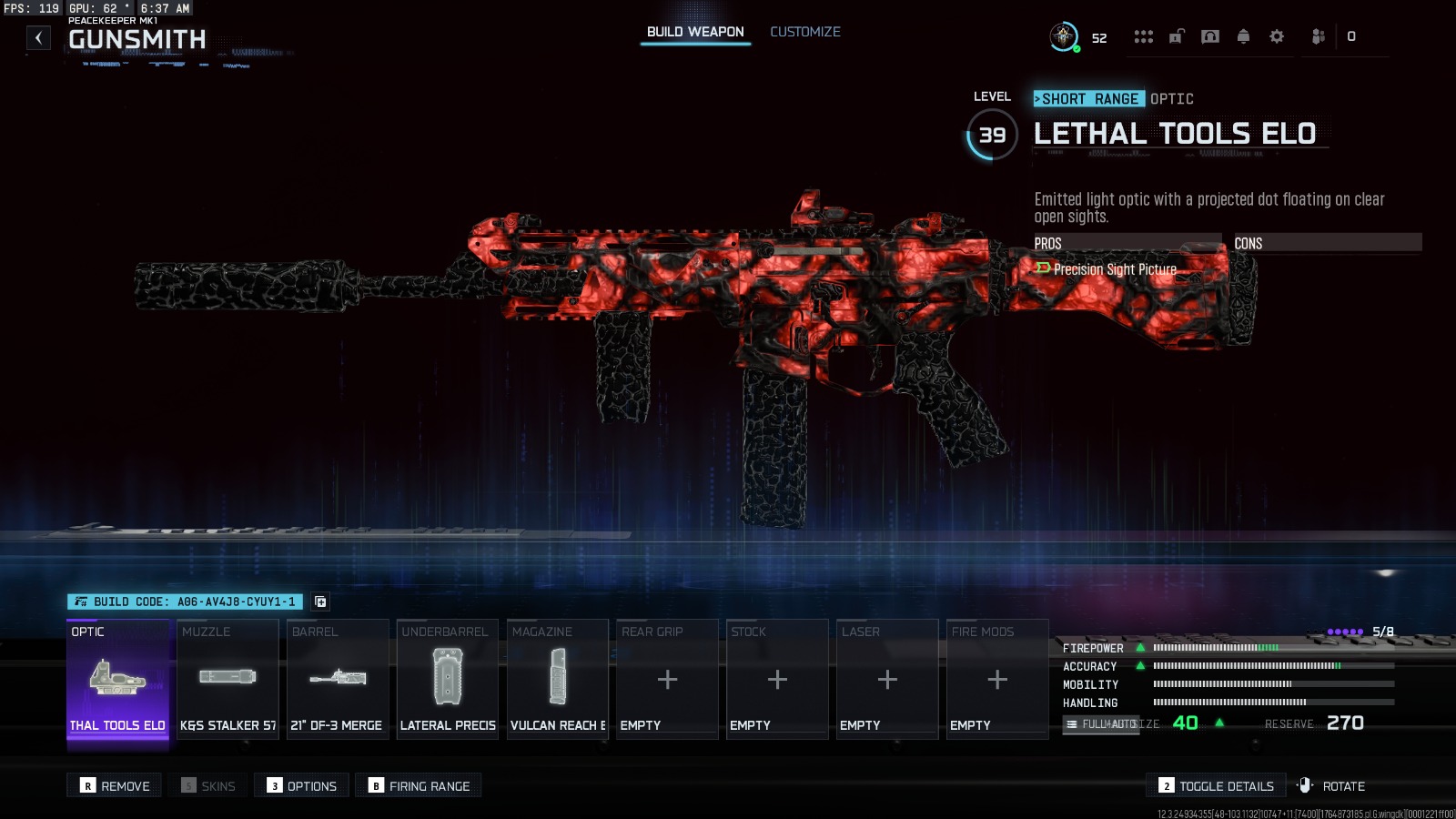1456x819 pixels.
Task: Select the Optic attachment slot
Action: pyautogui.click(x=117, y=679)
